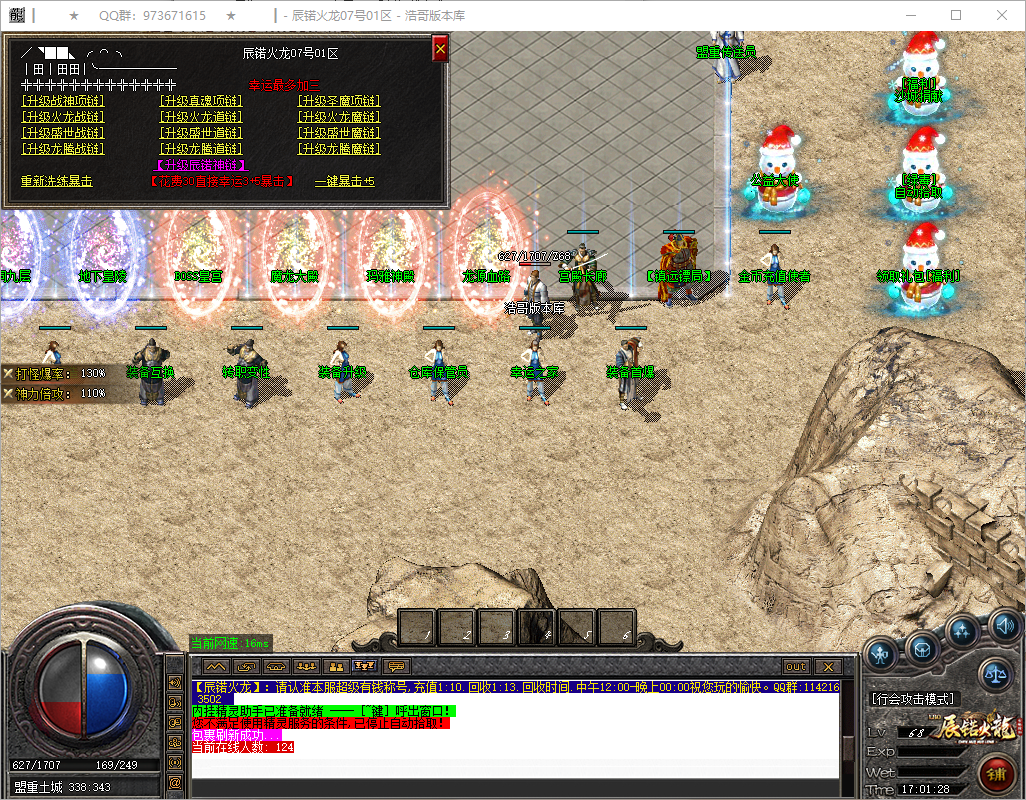
Task: Select 升级战神项链 upgrade option
Action: pyautogui.click(x=62, y=100)
